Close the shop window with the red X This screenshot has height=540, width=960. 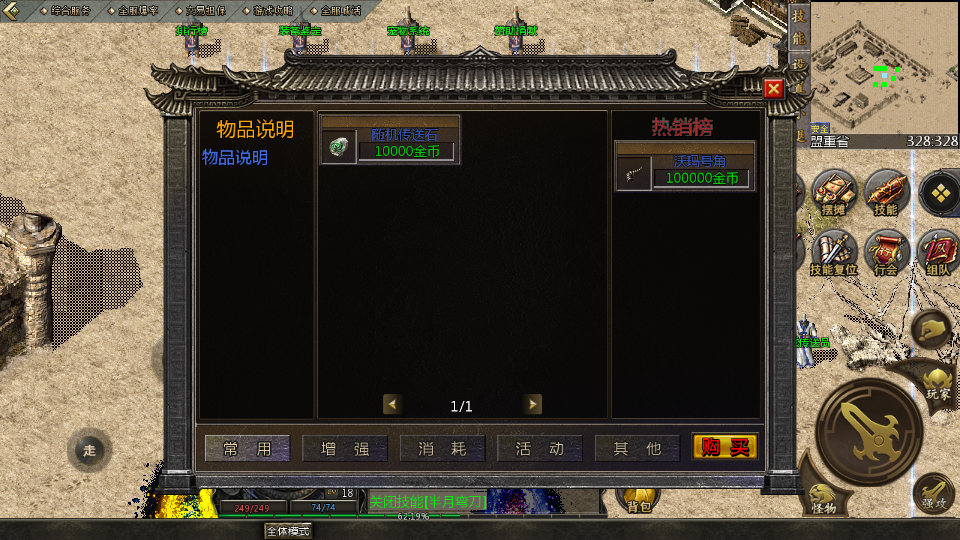pos(773,89)
